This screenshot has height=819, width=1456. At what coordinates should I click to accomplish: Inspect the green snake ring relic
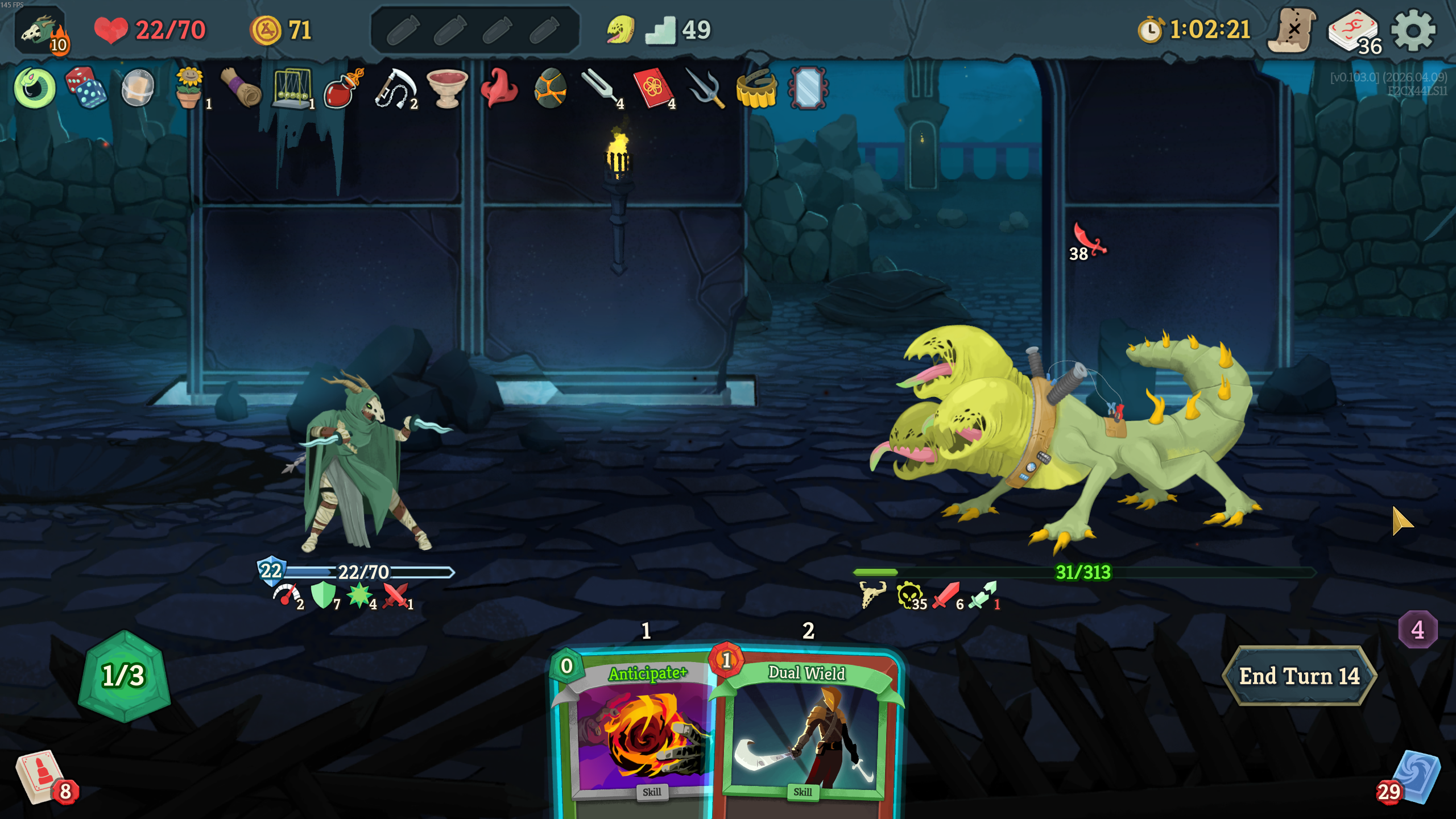click(35, 88)
